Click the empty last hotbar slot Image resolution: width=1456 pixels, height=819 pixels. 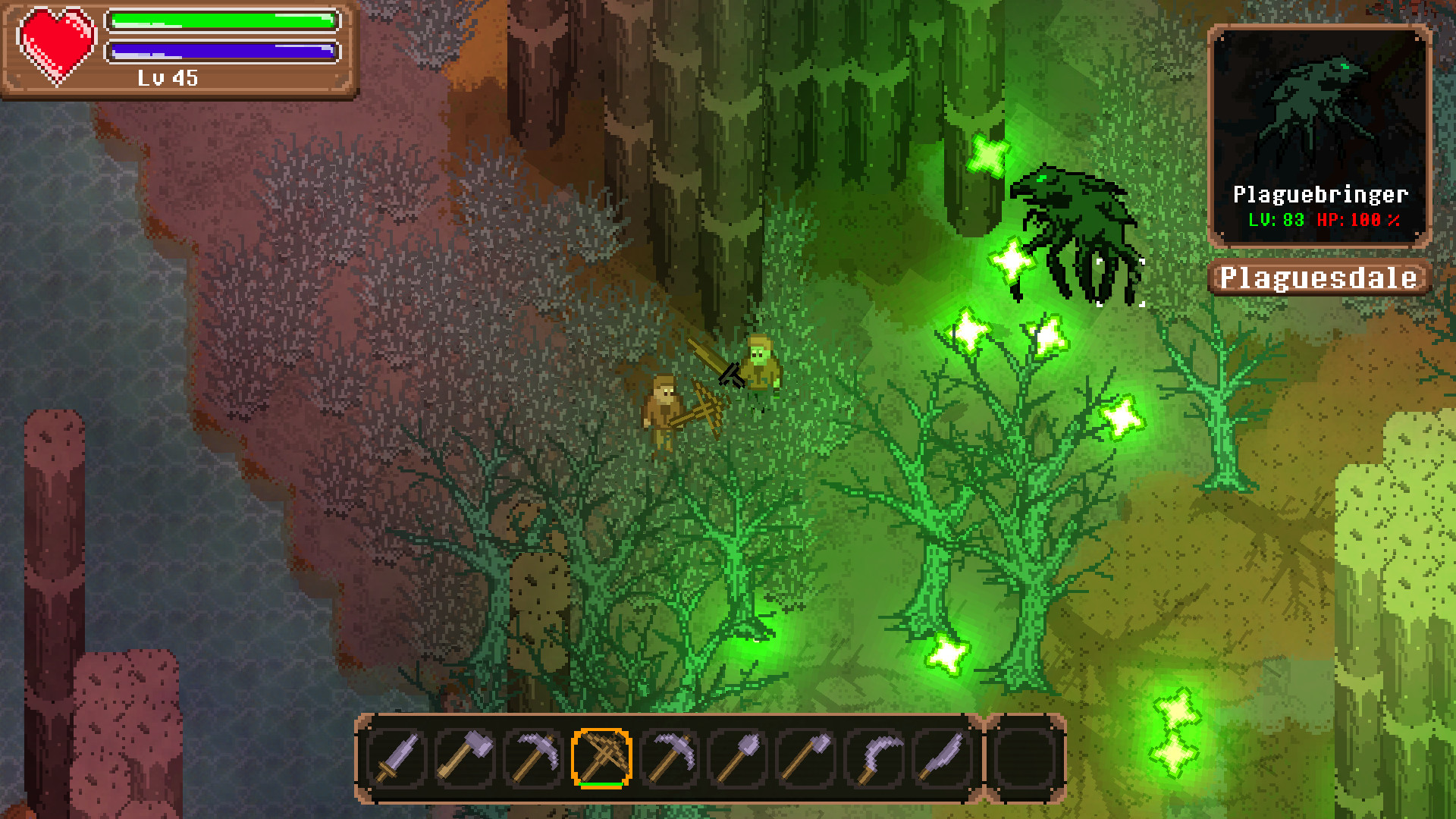tap(1023, 758)
